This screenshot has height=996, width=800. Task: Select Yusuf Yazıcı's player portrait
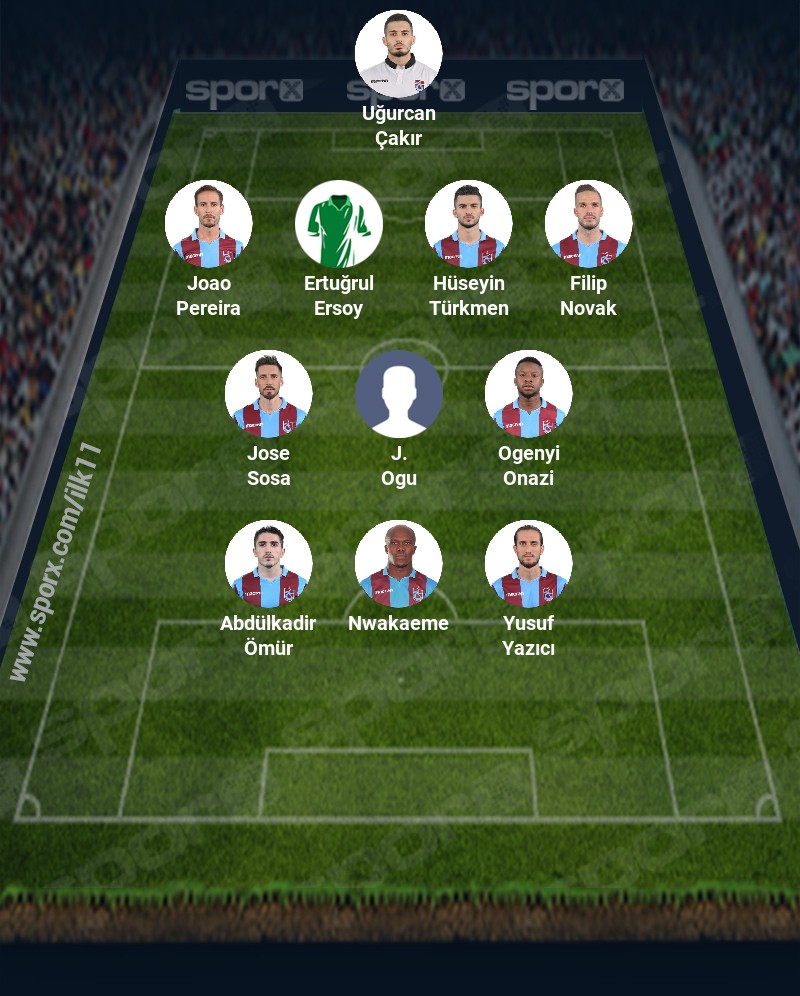coord(529,564)
